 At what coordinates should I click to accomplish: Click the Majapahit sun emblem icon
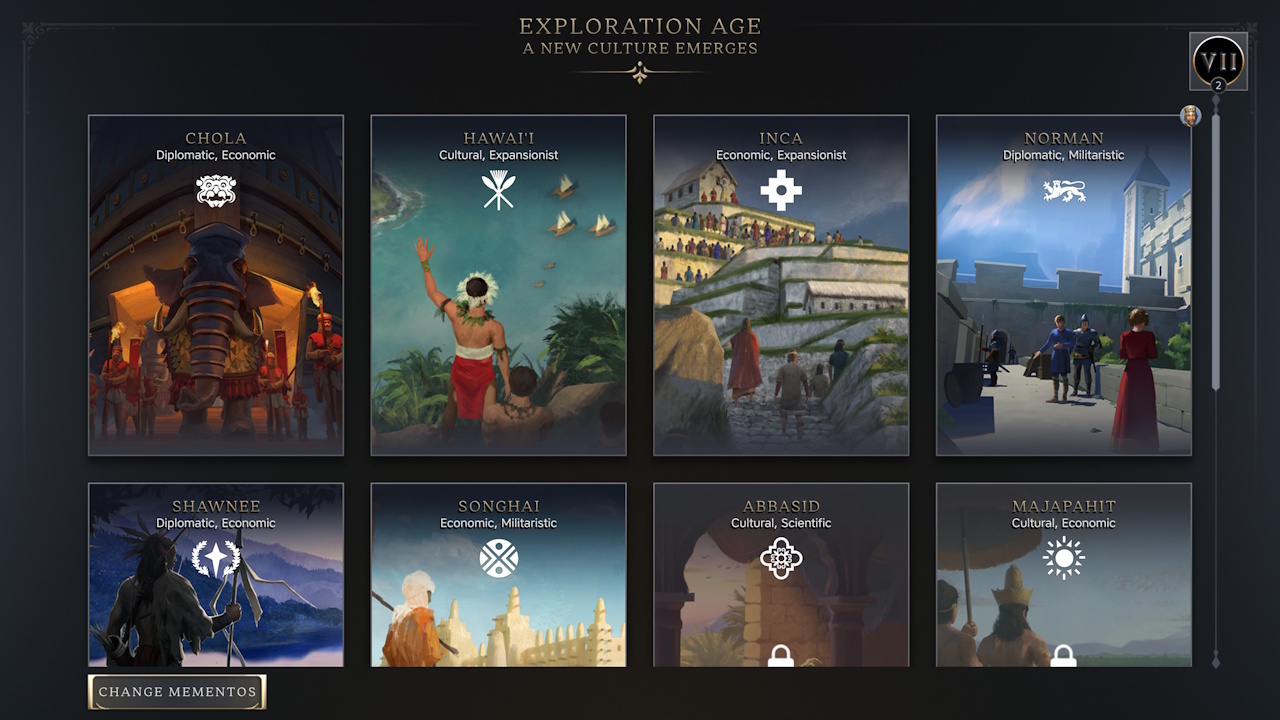[1063, 557]
